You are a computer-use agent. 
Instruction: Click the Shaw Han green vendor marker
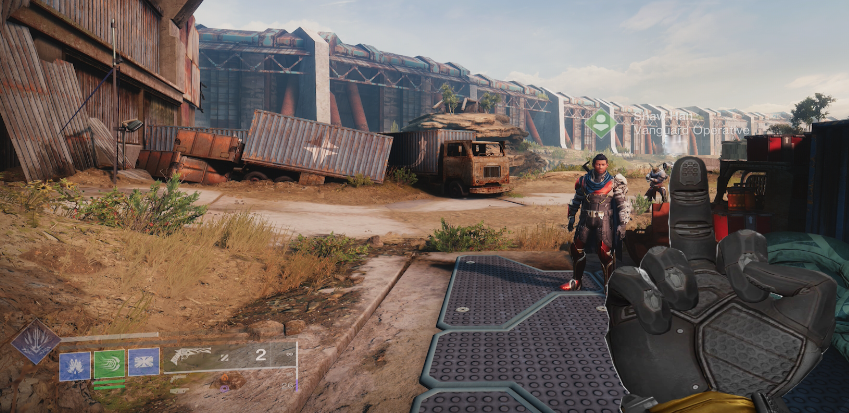click(x=600, y=124)
